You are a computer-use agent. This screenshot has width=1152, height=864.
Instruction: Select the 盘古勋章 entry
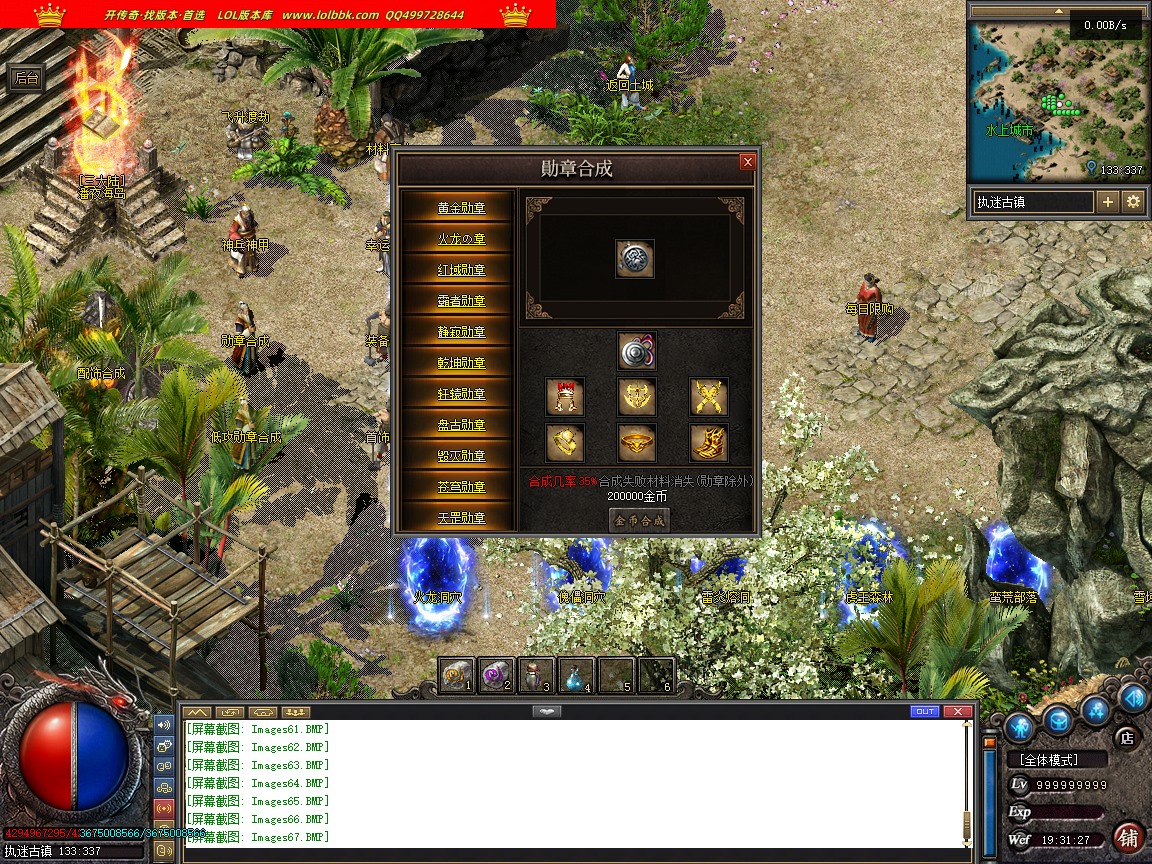tap(461, 425)
